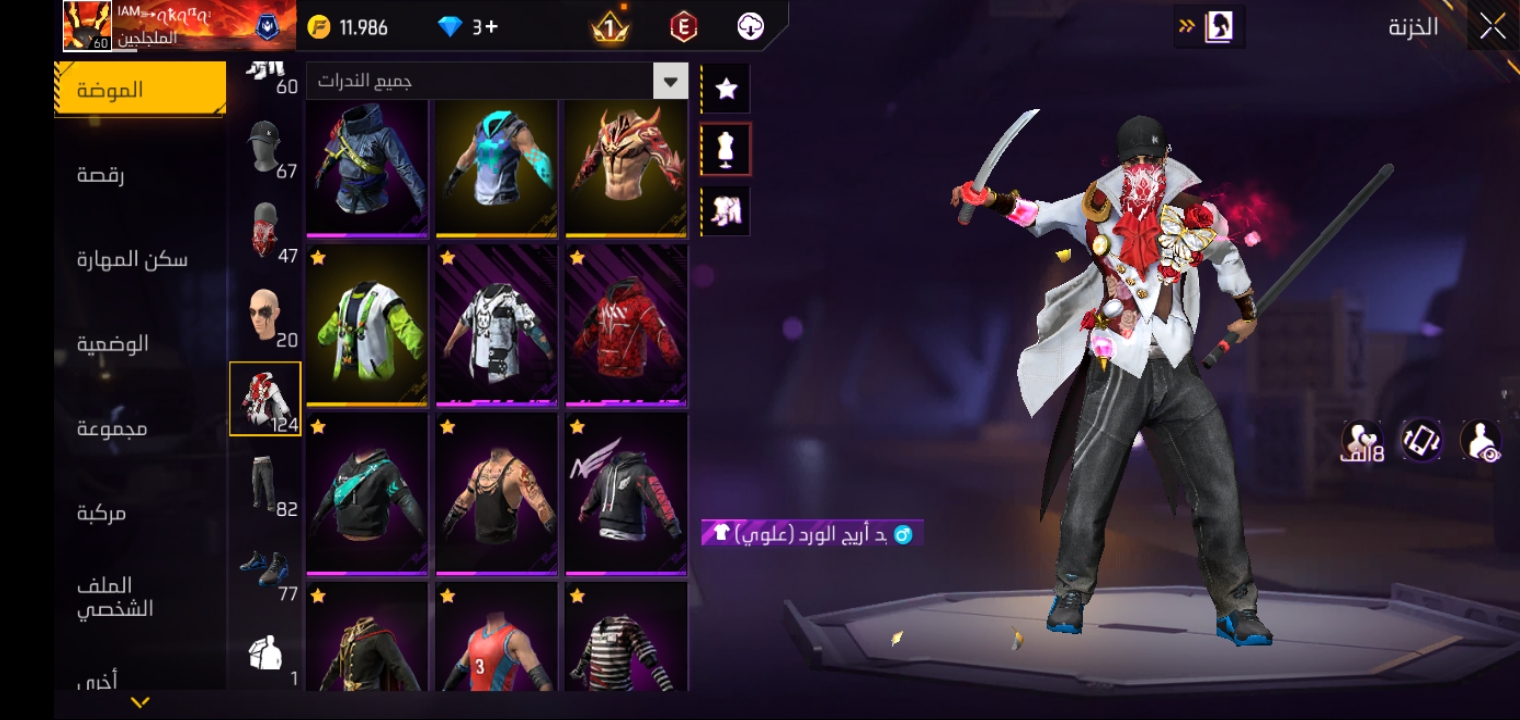Close the vault screen with the X

click(x=1492, y=27)
